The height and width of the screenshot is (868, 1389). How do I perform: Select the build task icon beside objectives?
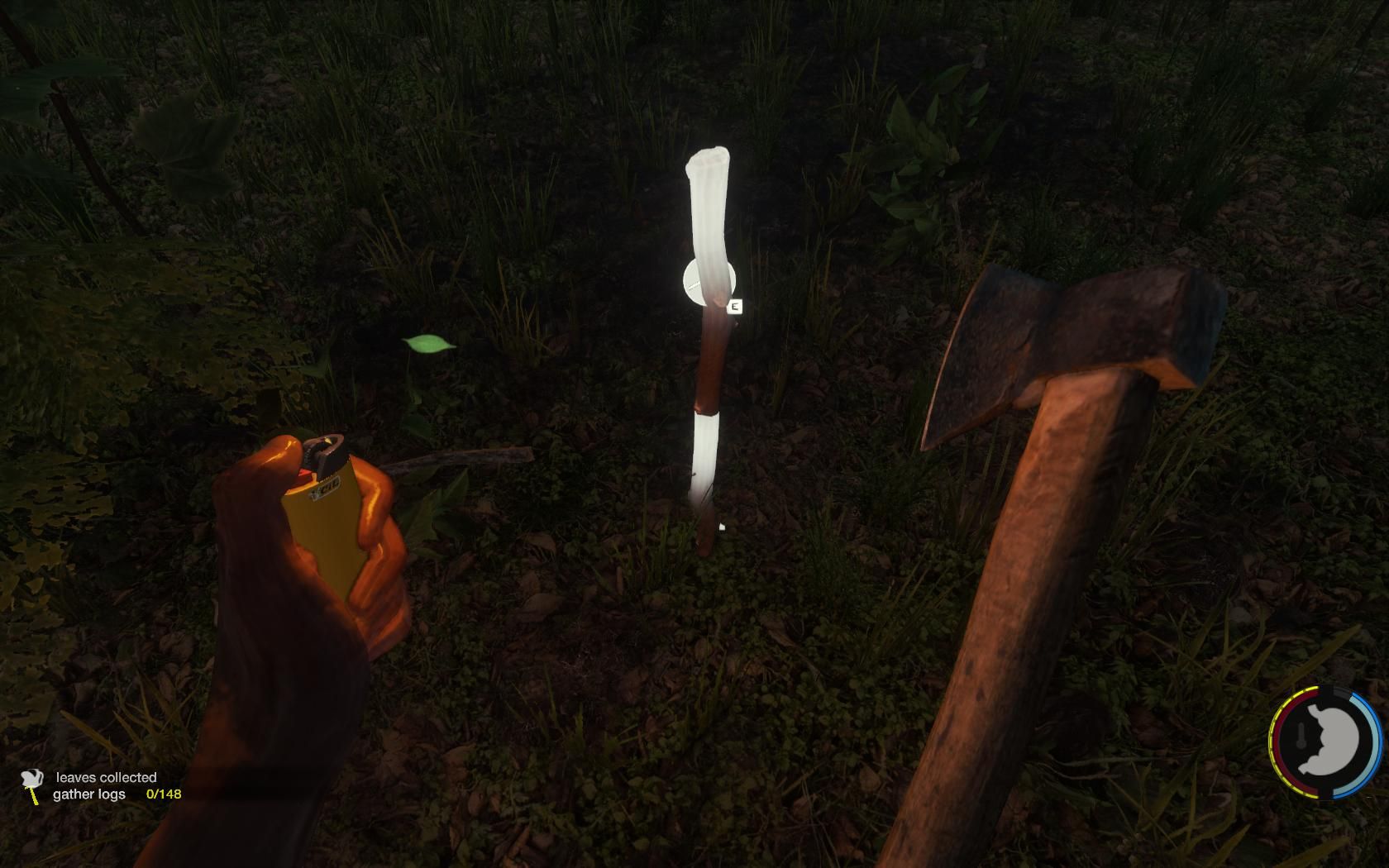pyautogui.click(x=32, y=785)
